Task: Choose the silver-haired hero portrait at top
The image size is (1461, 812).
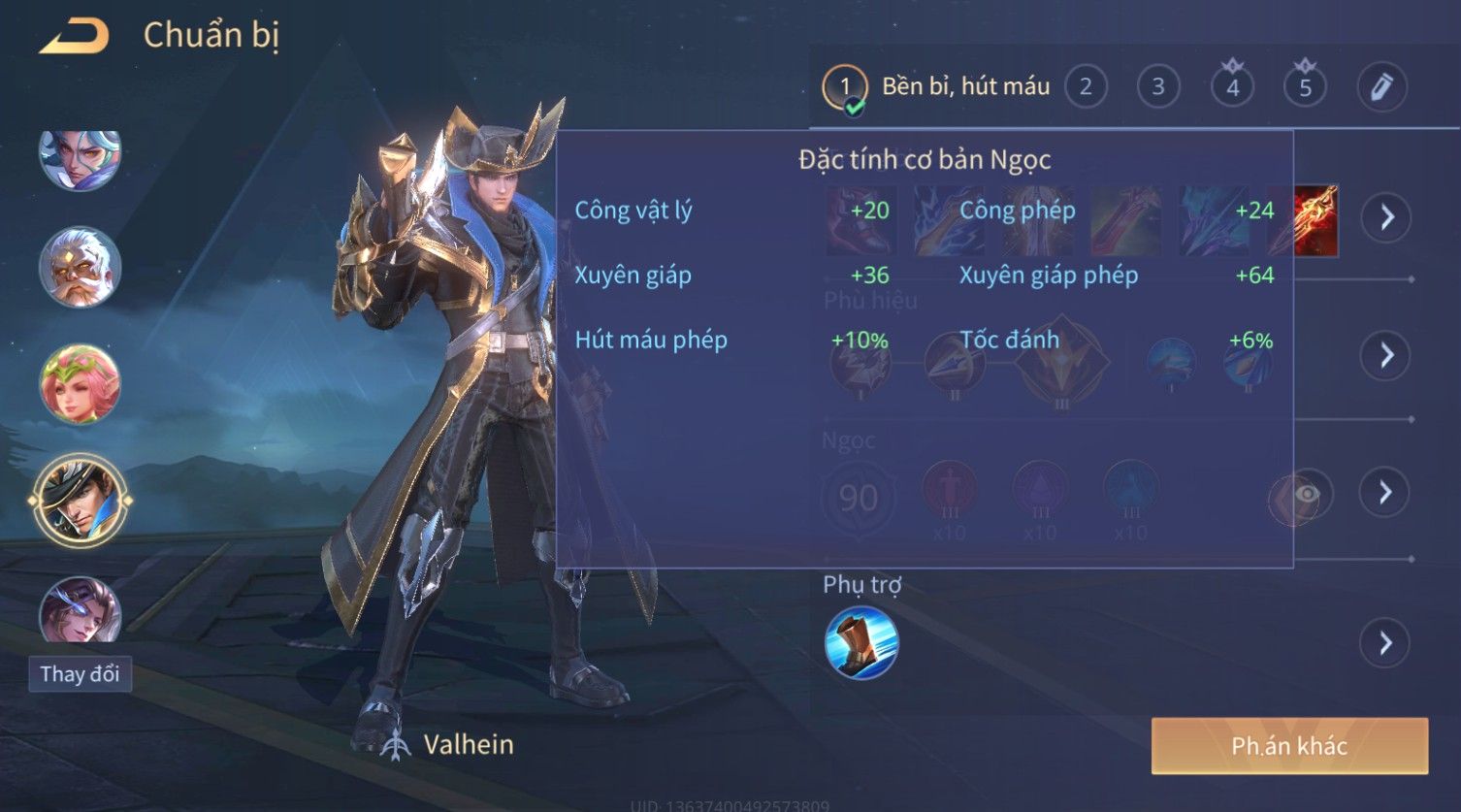Action: click(80, 157)
